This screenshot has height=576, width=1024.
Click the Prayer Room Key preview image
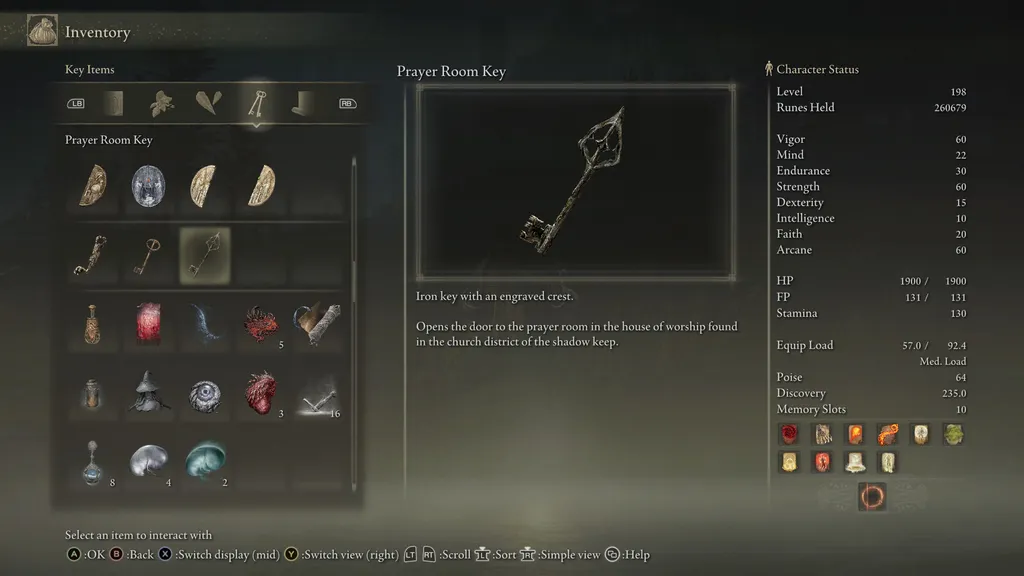[x=576, y=181]
